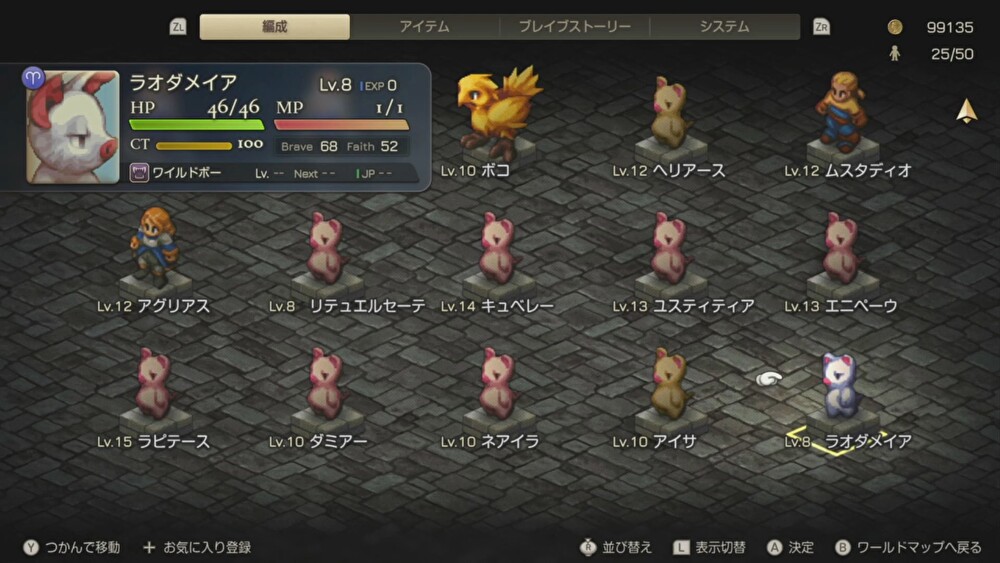1000x563 pixels.
Task: Pick unit エニベーウ
Action: [841, 248]
